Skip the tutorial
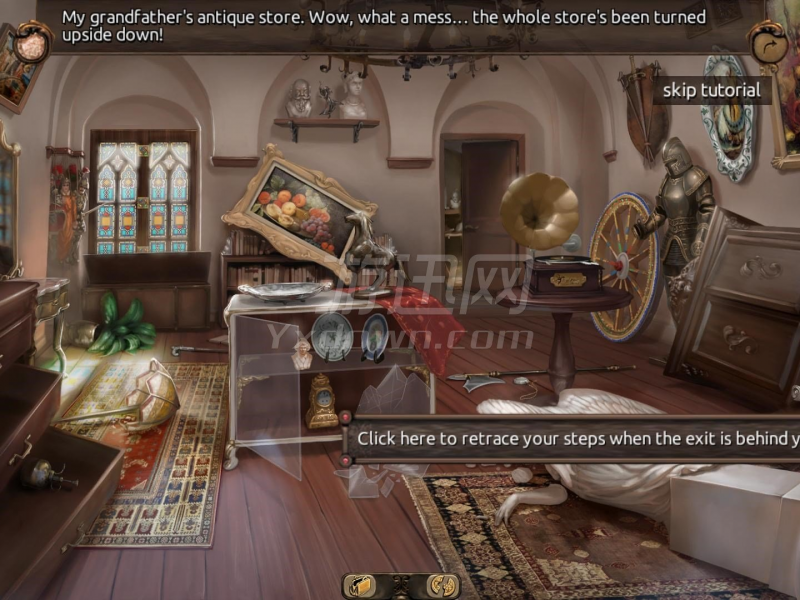The image size is (800, 600). click(x=712, y=90)
